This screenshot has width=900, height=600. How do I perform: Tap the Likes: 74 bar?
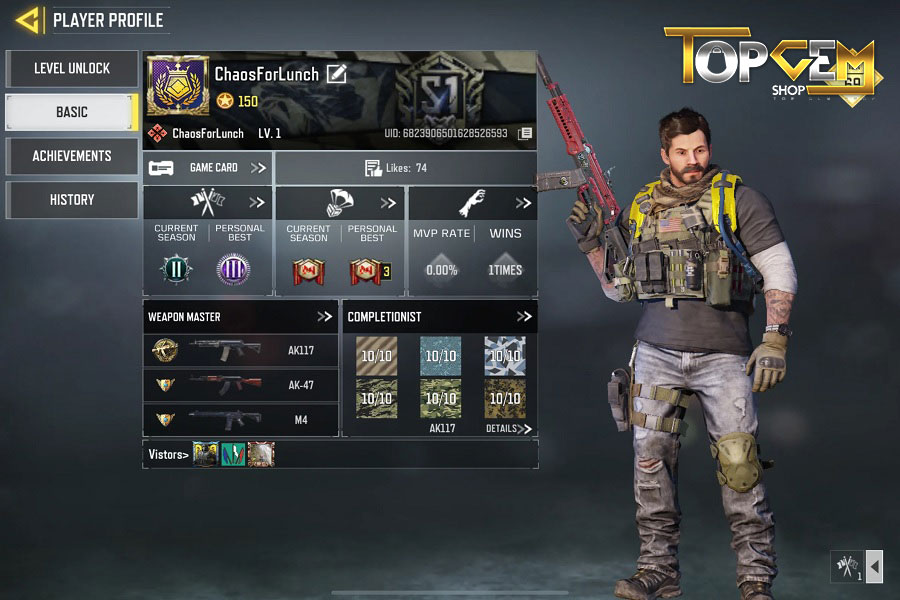(406, 168)
